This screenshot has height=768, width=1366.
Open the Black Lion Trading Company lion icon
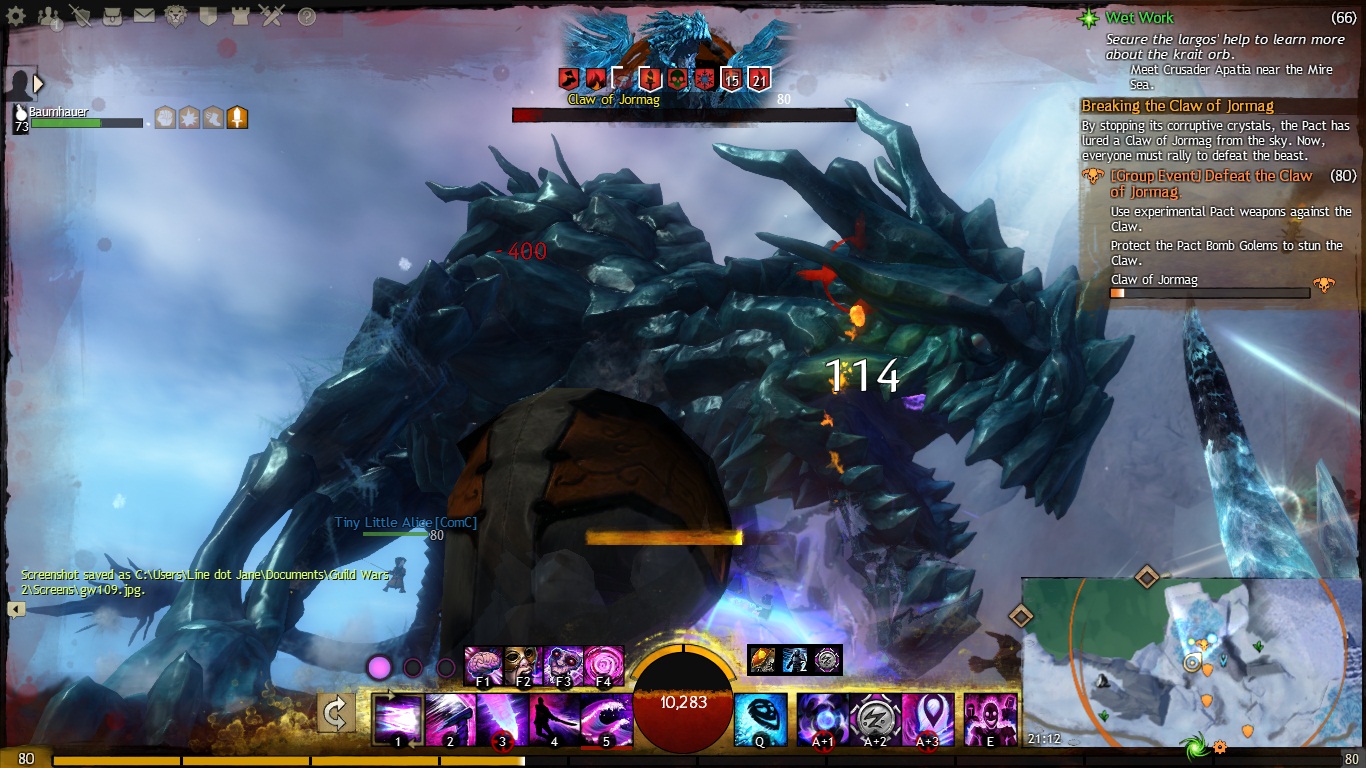[176, 16]
